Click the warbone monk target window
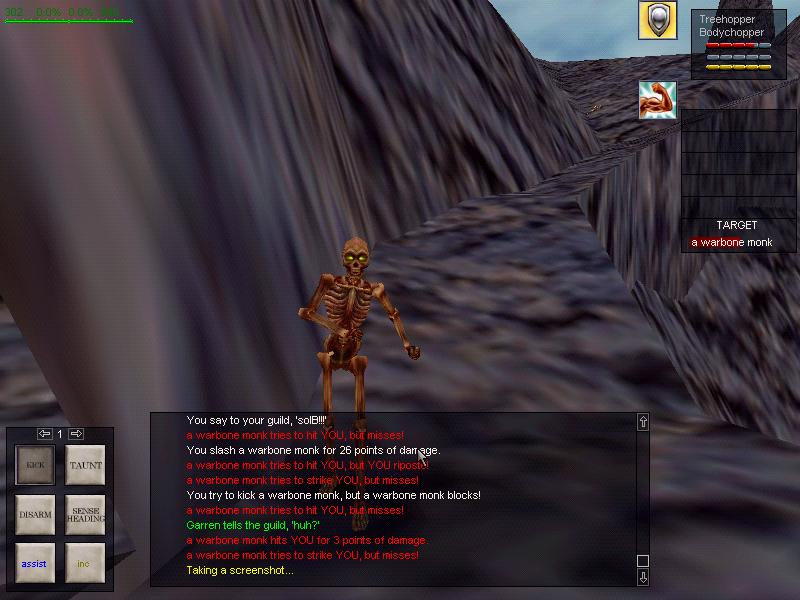800x600 pixels. point(737,236)
